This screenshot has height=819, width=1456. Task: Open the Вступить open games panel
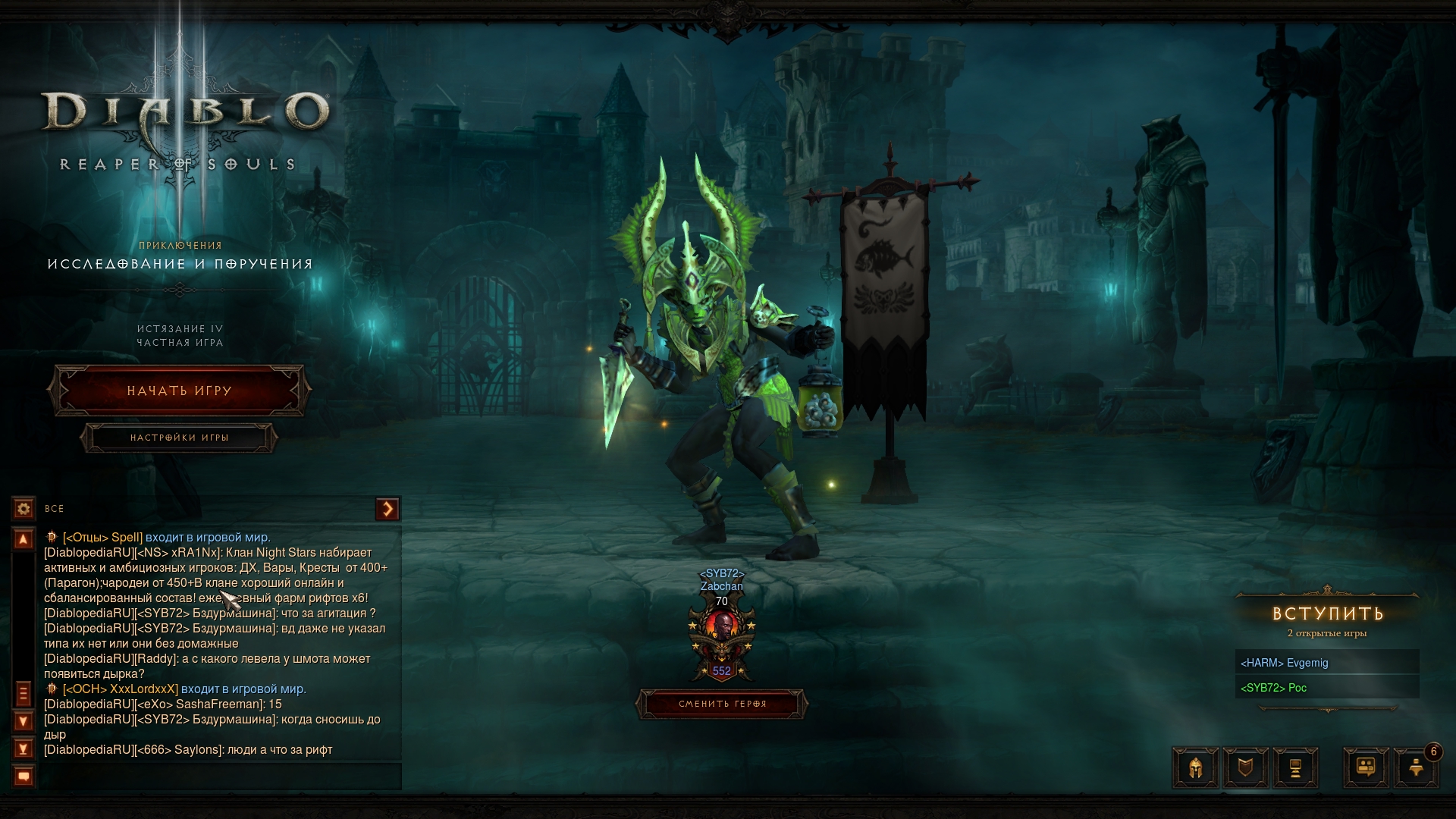(1327, 613)
